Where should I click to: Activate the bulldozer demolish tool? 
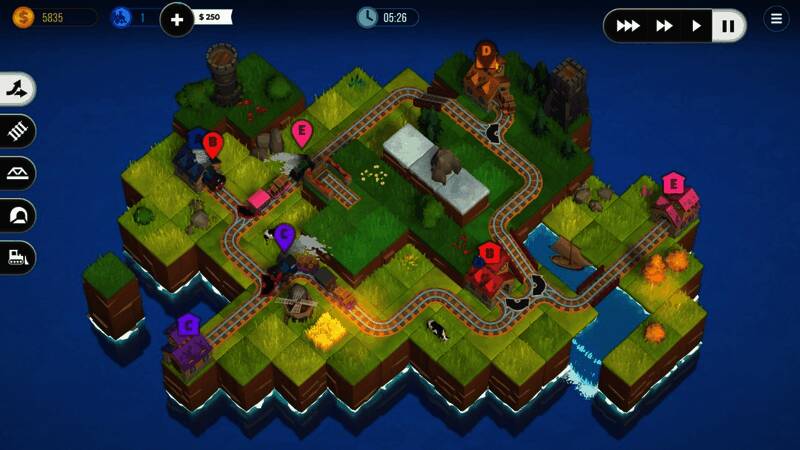tap(18, 257)
